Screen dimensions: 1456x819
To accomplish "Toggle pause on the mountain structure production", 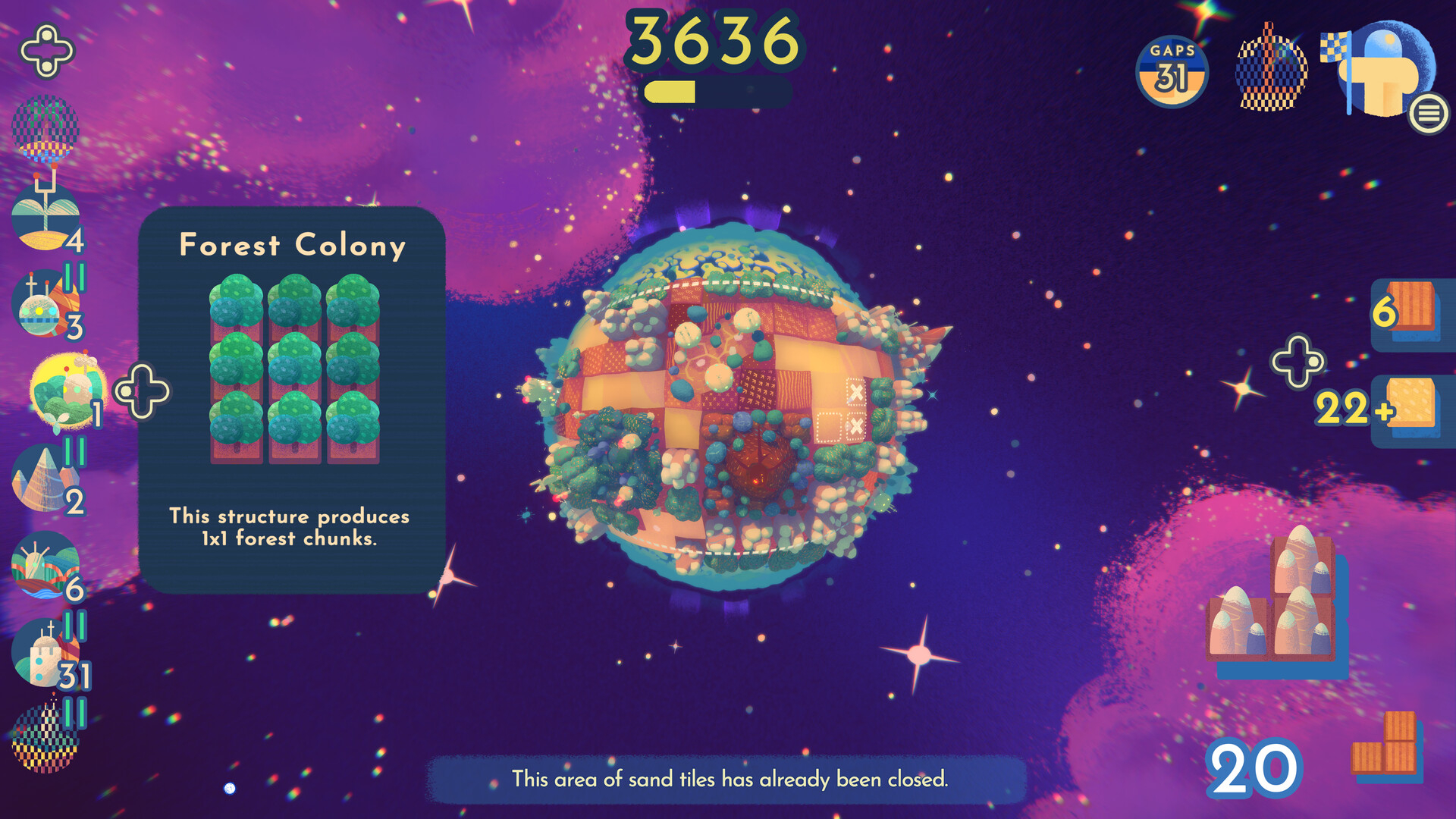I will [74, 452].
